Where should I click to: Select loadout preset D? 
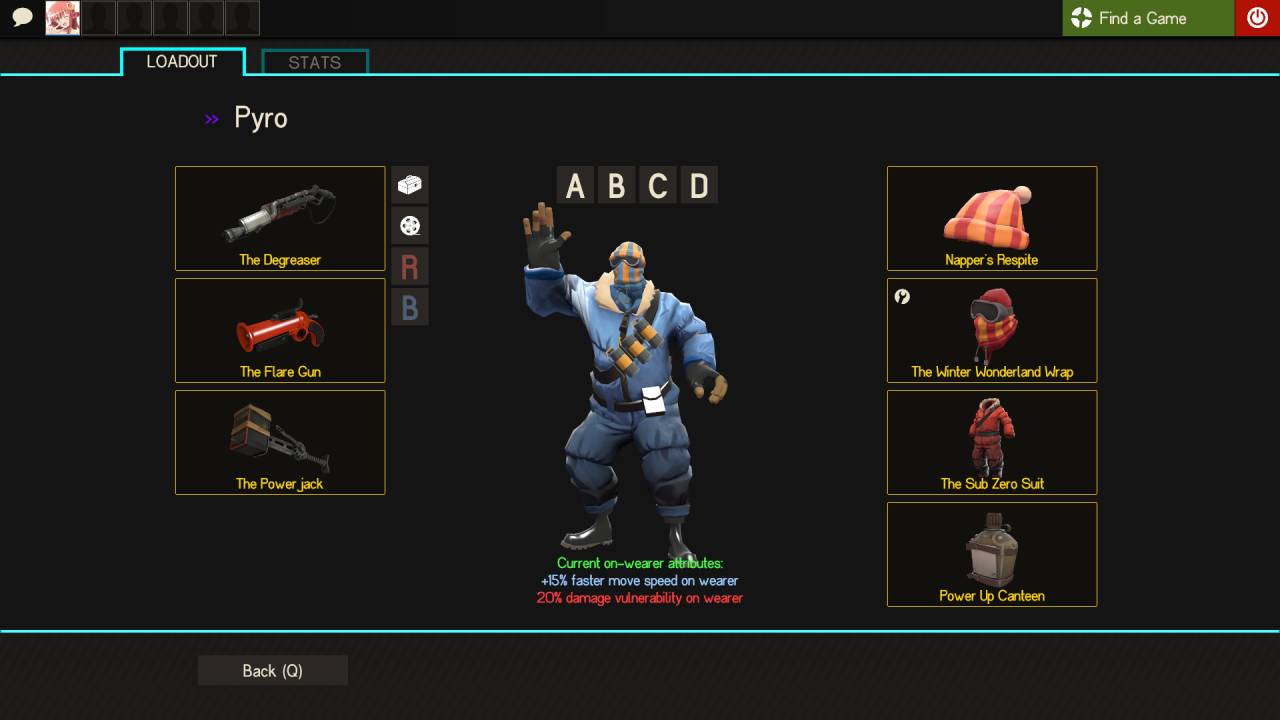click(x=699, y=186)
